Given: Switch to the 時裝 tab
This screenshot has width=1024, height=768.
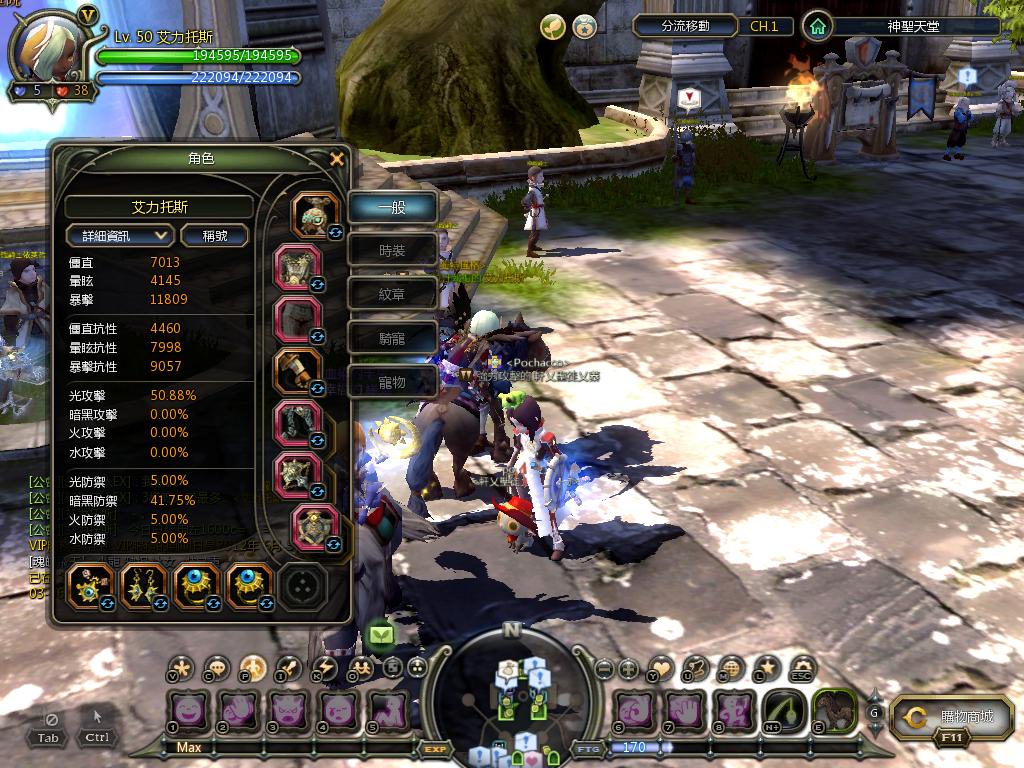Looking at the screenshot, I should coord(392,251).
